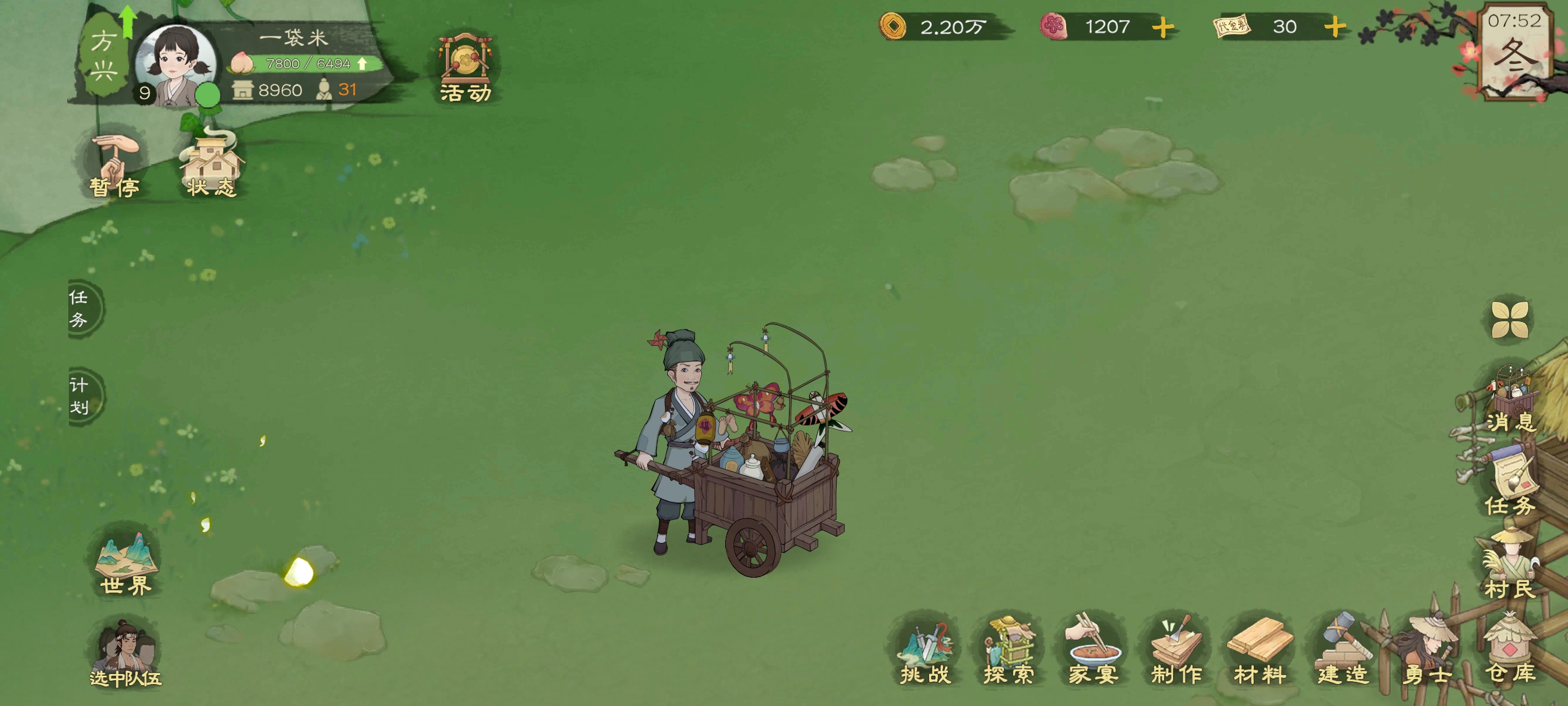Expand the 任务 side tab
The image size is (1568, 706).
click(x=82, y=308)
